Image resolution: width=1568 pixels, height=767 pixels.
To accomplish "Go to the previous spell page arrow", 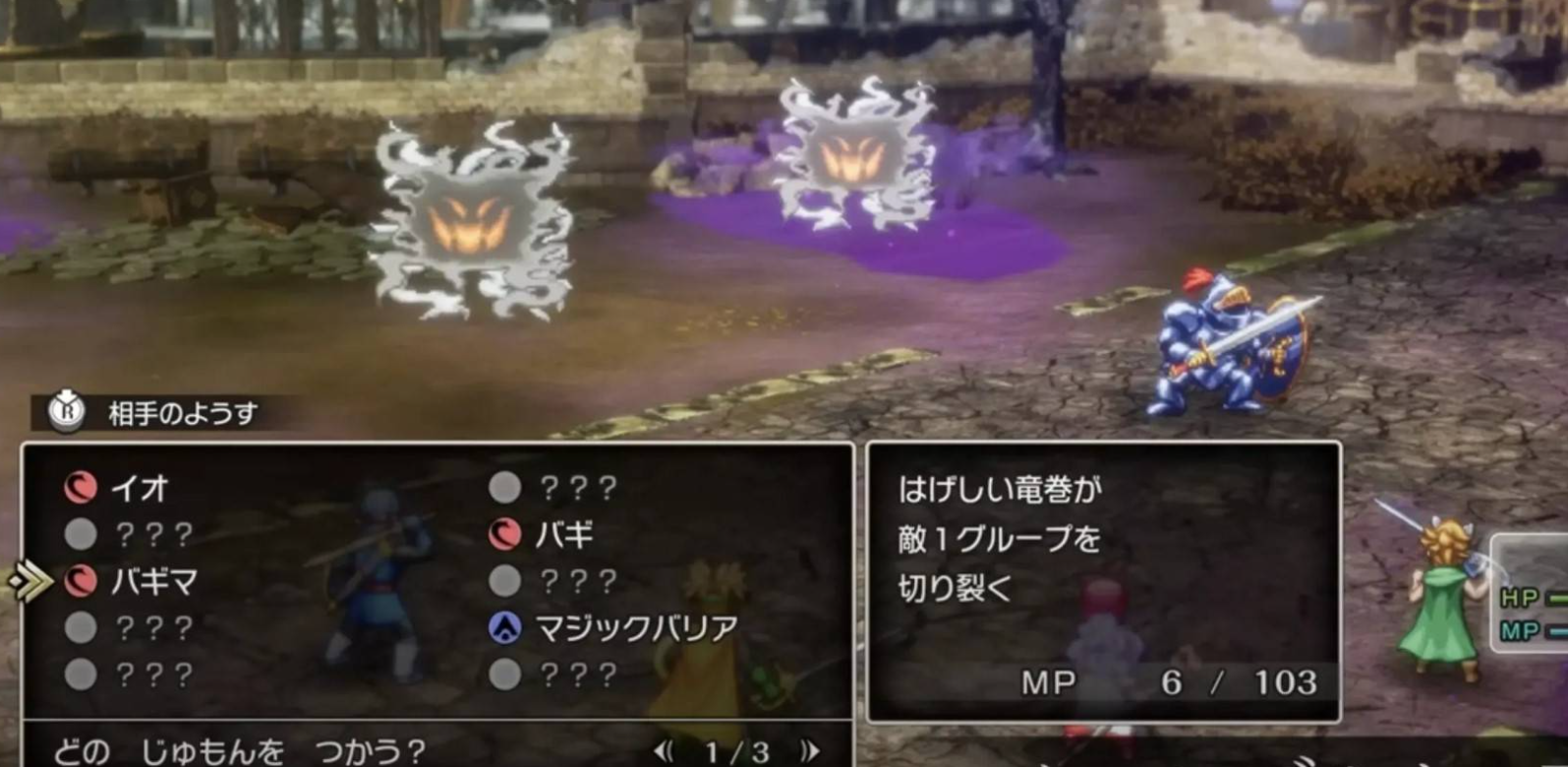I will pos(664,752).
